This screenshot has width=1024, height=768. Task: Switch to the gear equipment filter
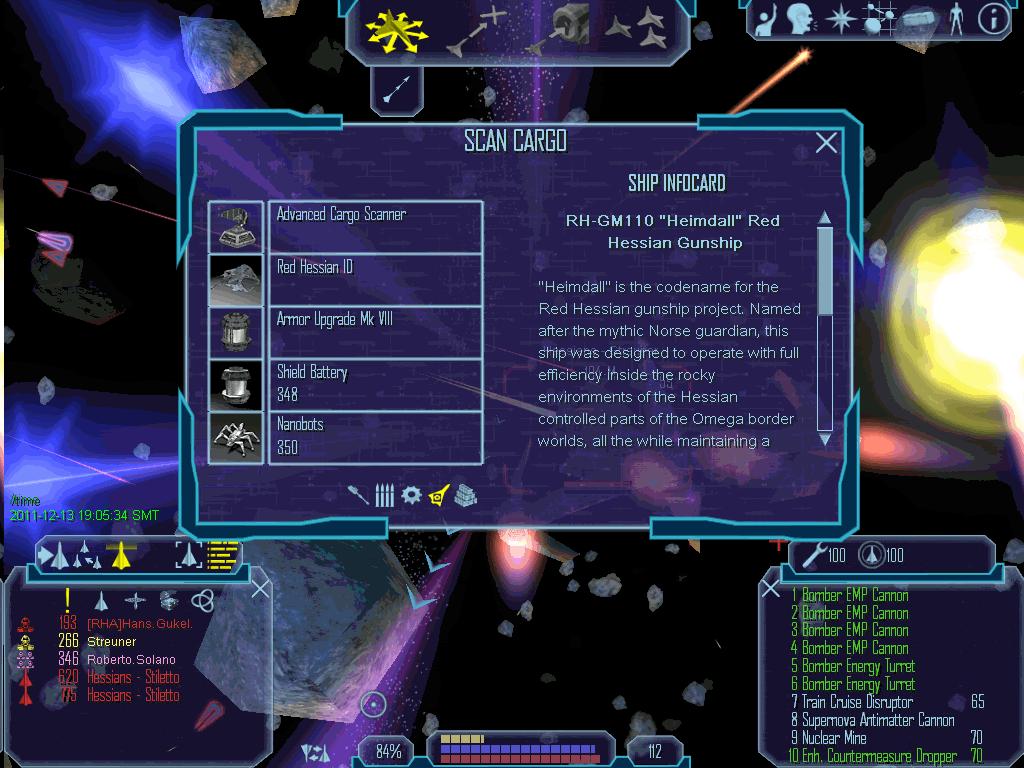pyautogui.click(x=411, y=494)
